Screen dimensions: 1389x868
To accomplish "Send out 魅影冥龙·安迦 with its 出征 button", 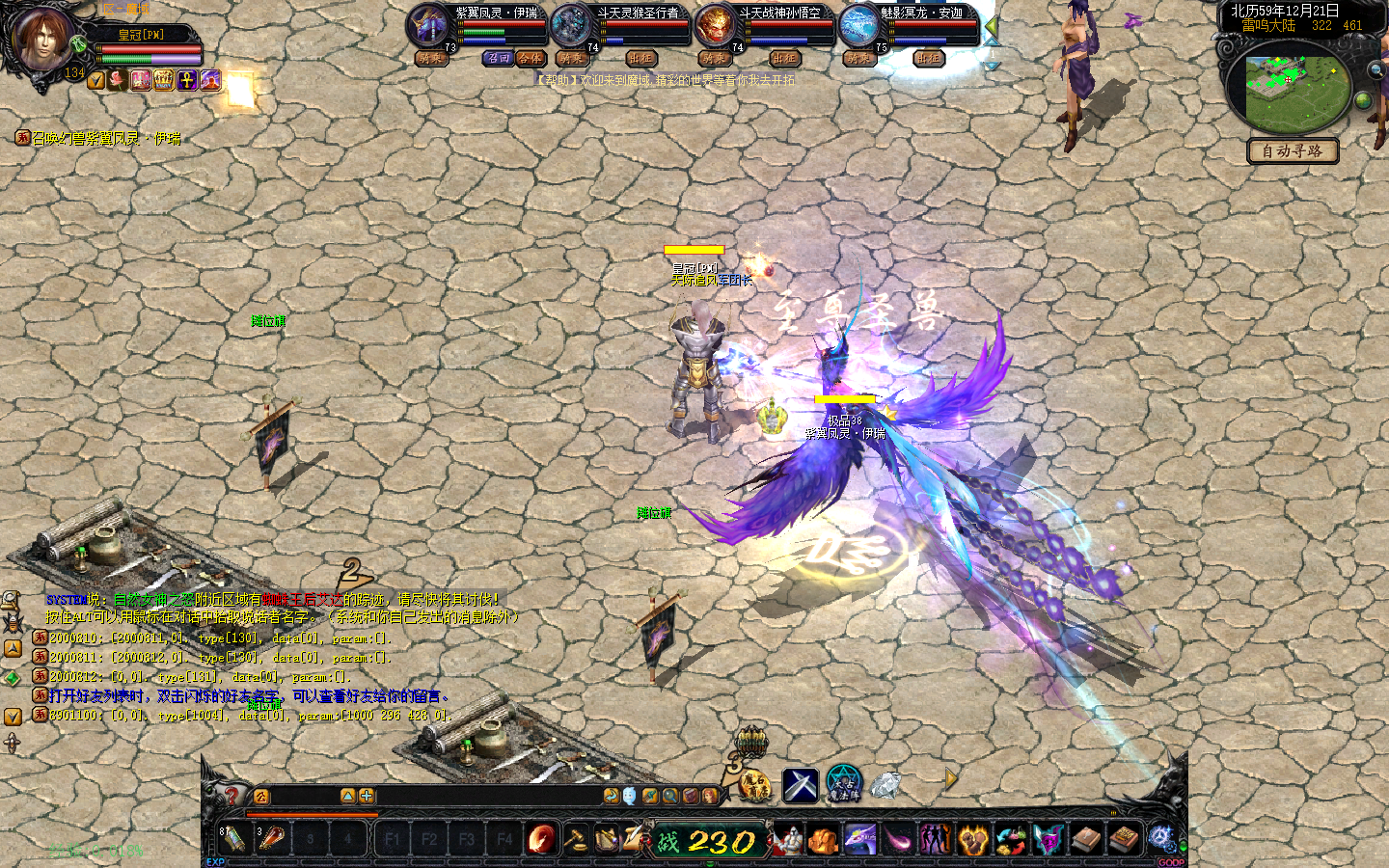I will 928,58.
